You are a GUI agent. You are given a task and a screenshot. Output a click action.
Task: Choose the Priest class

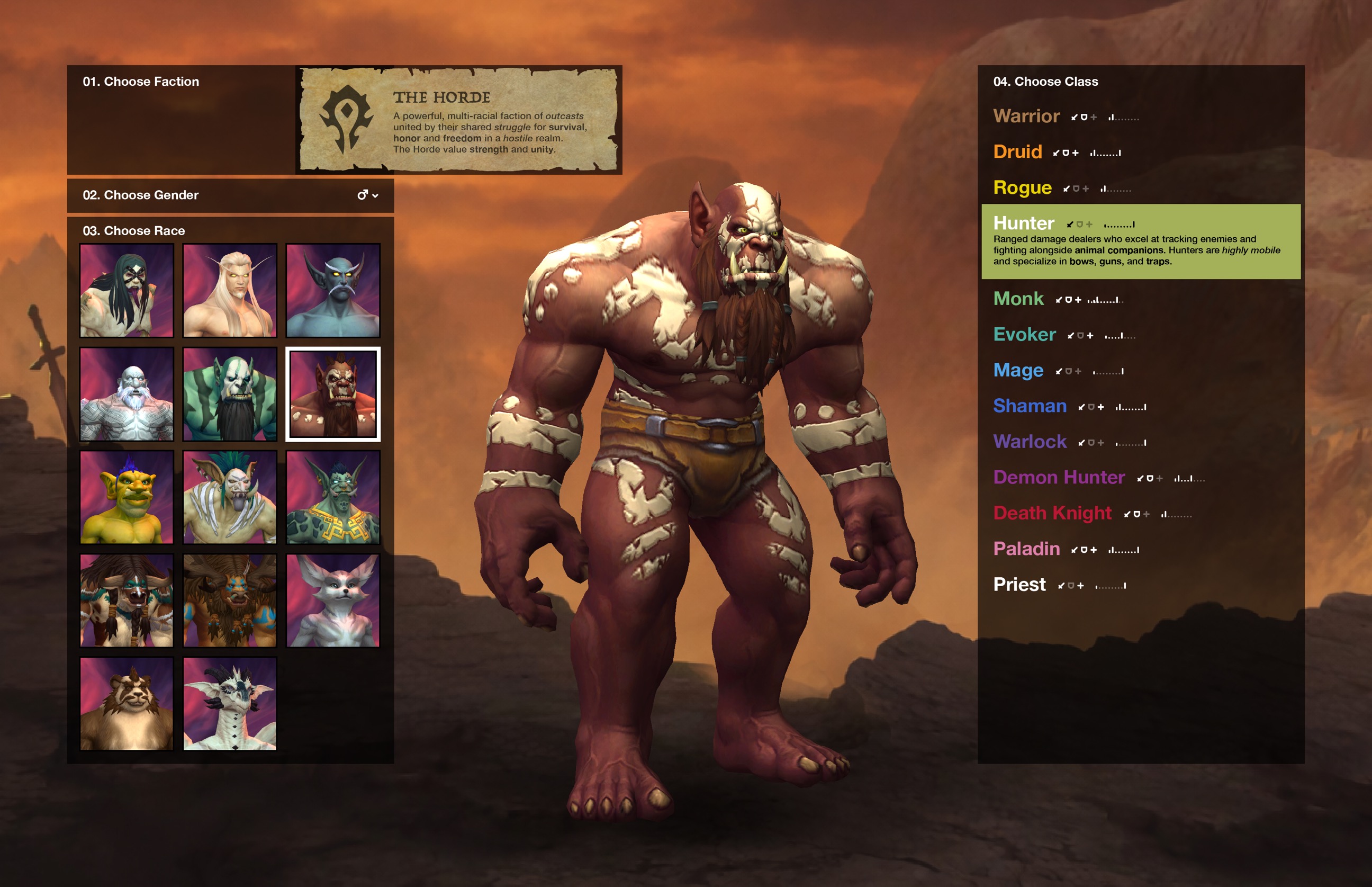(x=1019, y=585)
